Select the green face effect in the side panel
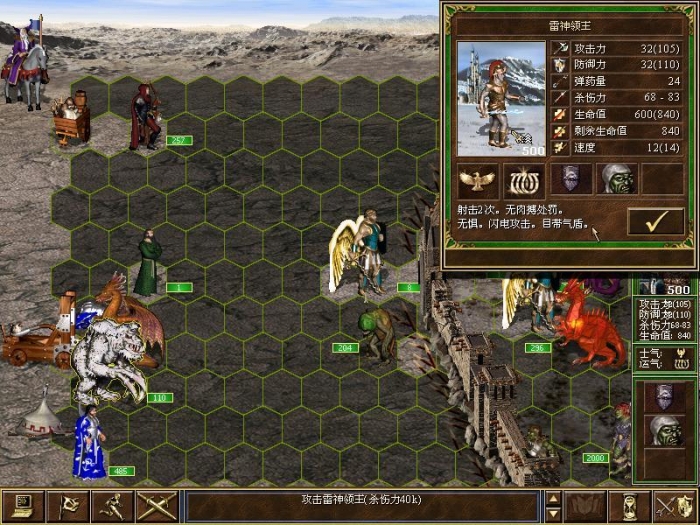This screenshot has height=525, width=700. pyautogui.click(x=666, y=431)
